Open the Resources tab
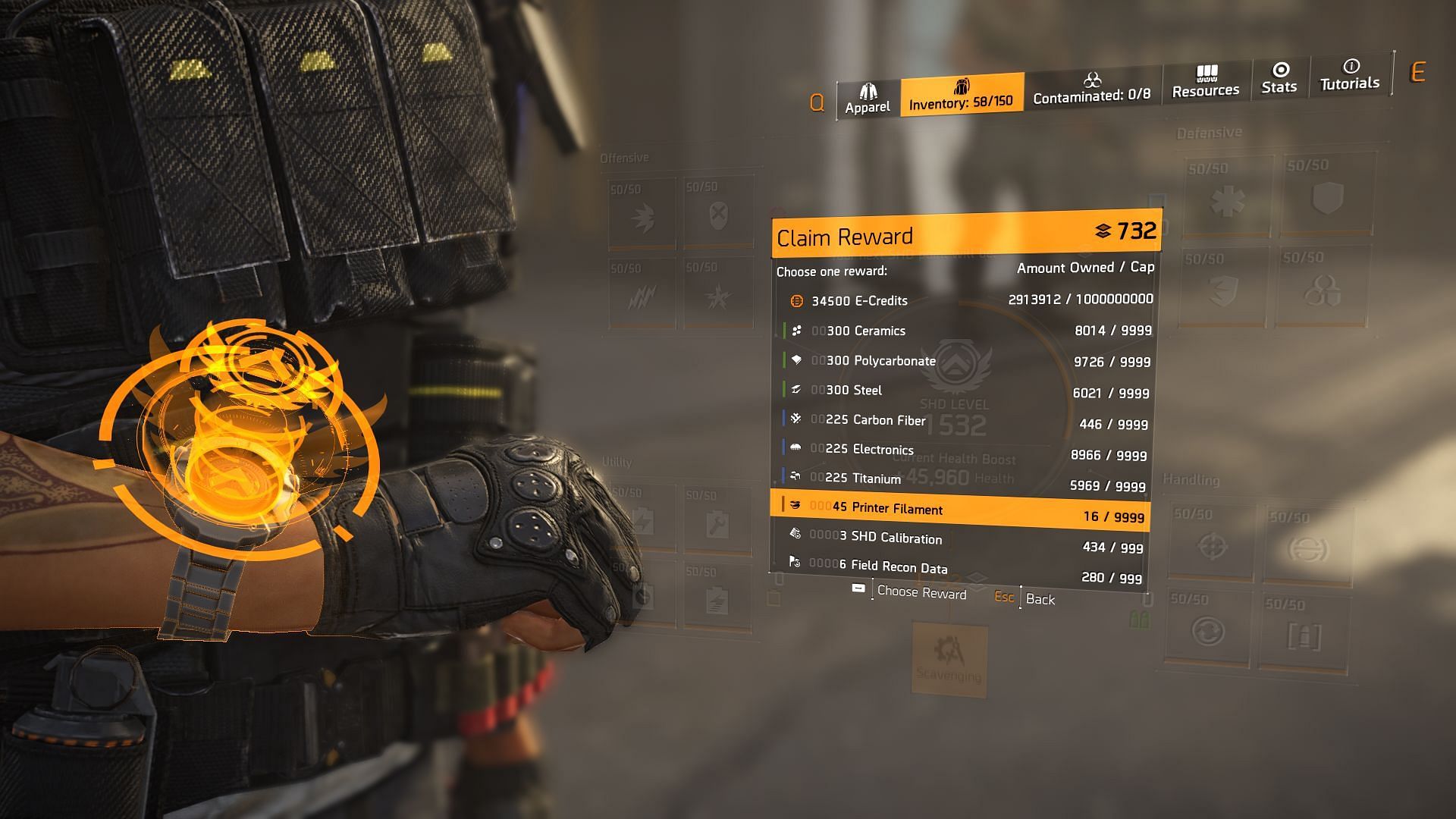This screenshot has height=819, width=1456. point(1205,82)
